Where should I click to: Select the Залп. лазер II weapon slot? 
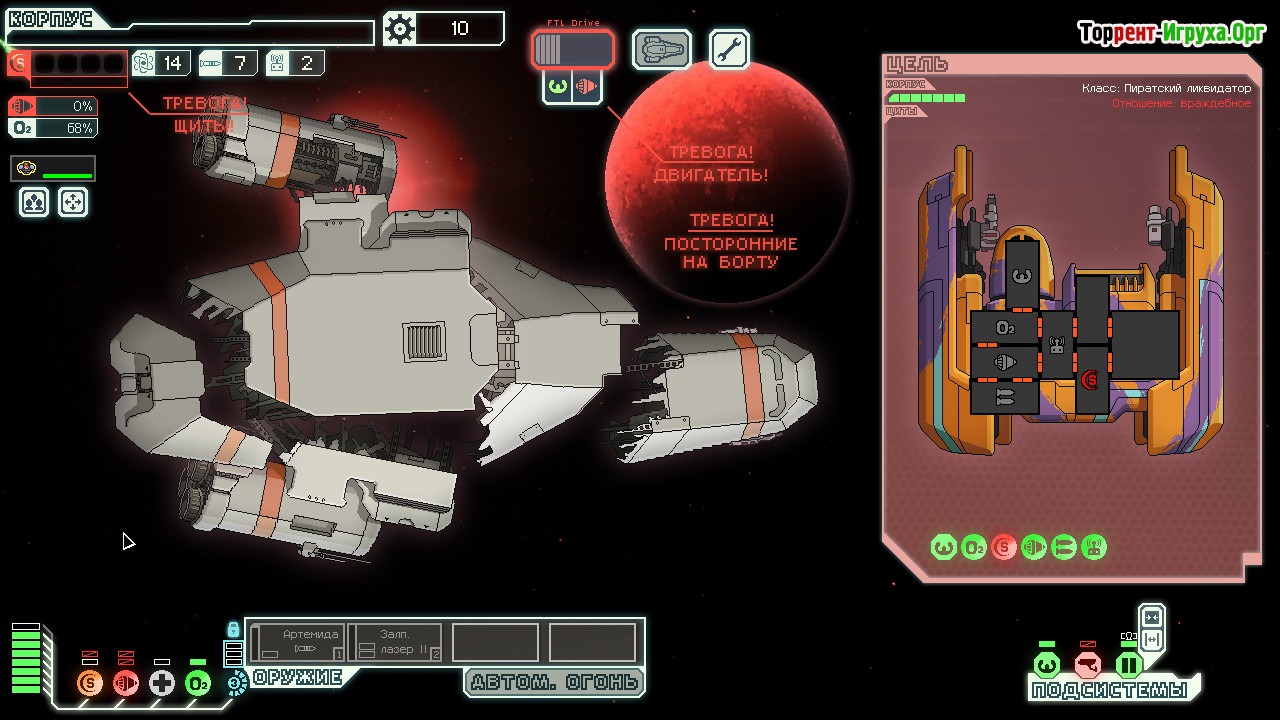tap(396, 642)
